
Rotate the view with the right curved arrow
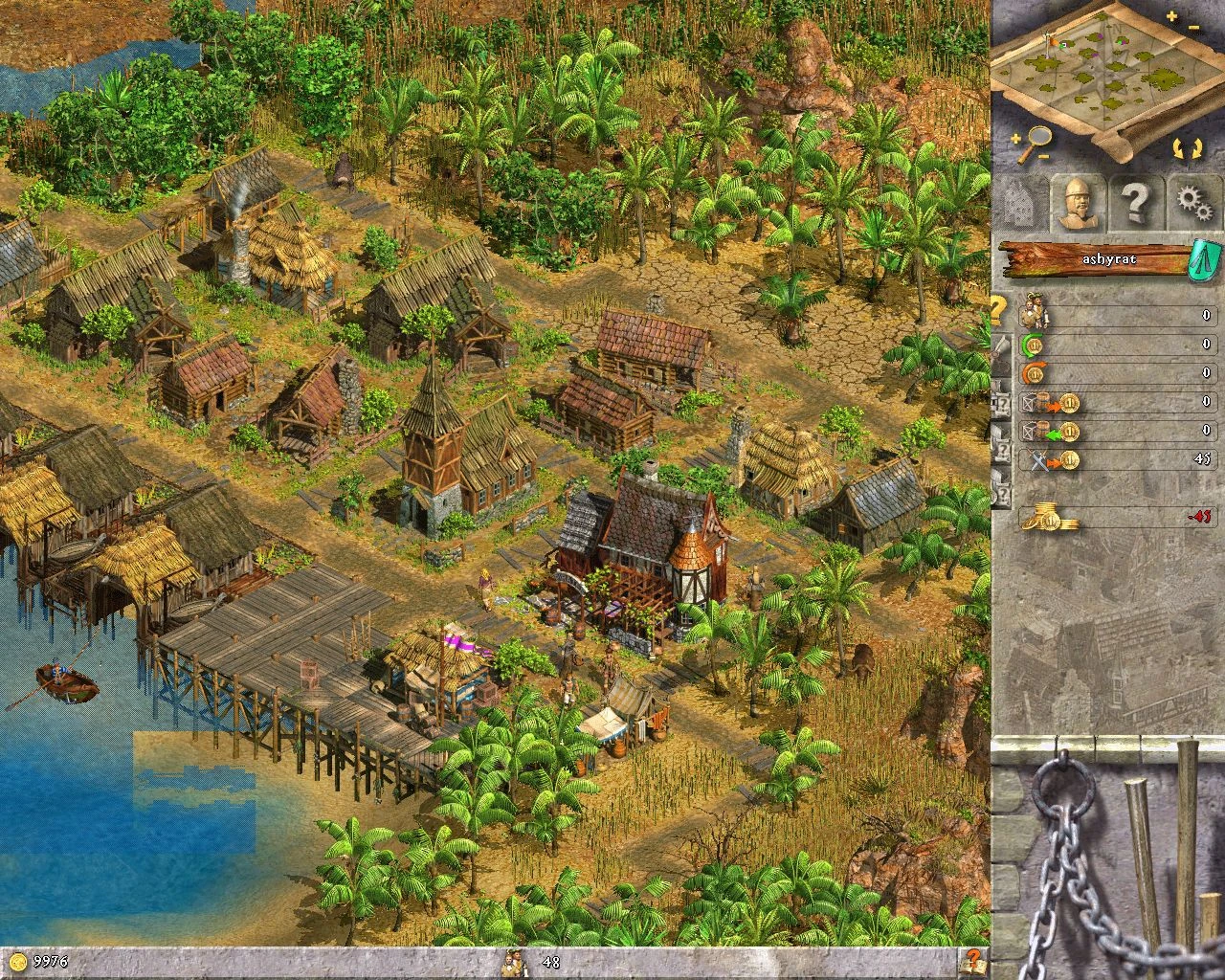pos(1197,147)
